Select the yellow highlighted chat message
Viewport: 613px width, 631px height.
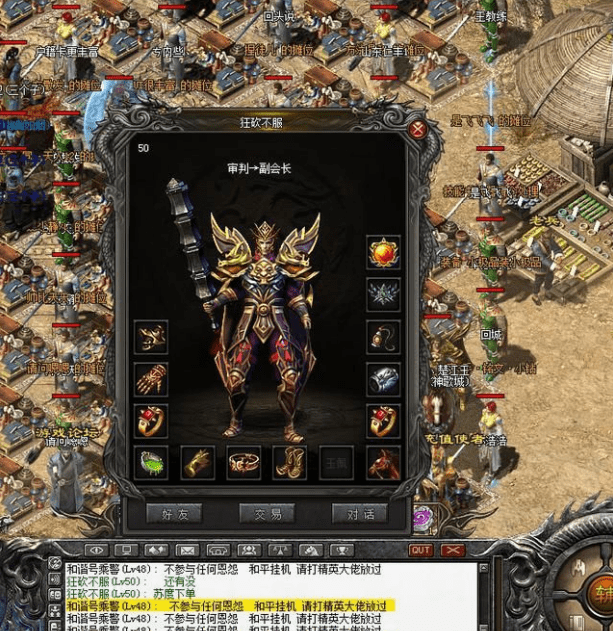(x=230, y=605)
